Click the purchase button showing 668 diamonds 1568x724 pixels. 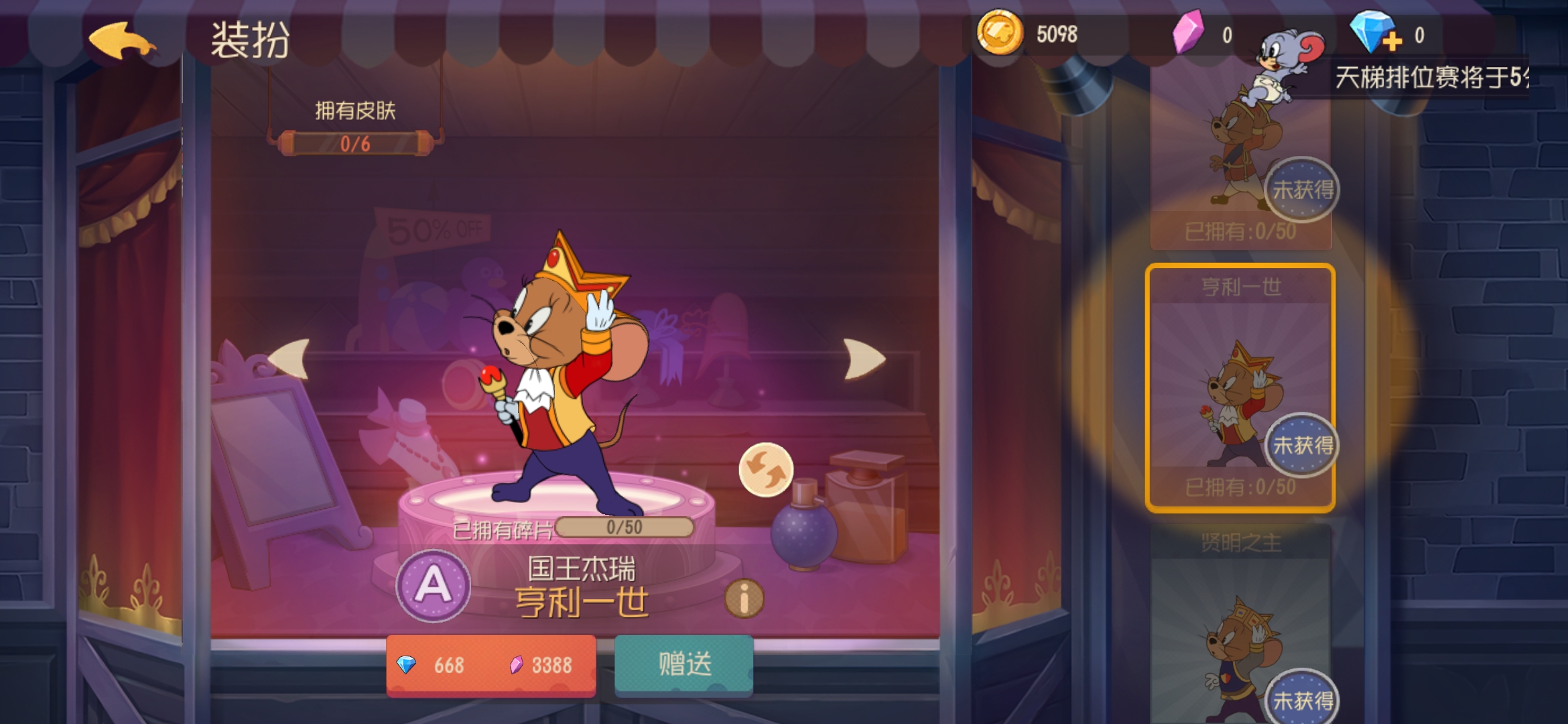point(491,666)
